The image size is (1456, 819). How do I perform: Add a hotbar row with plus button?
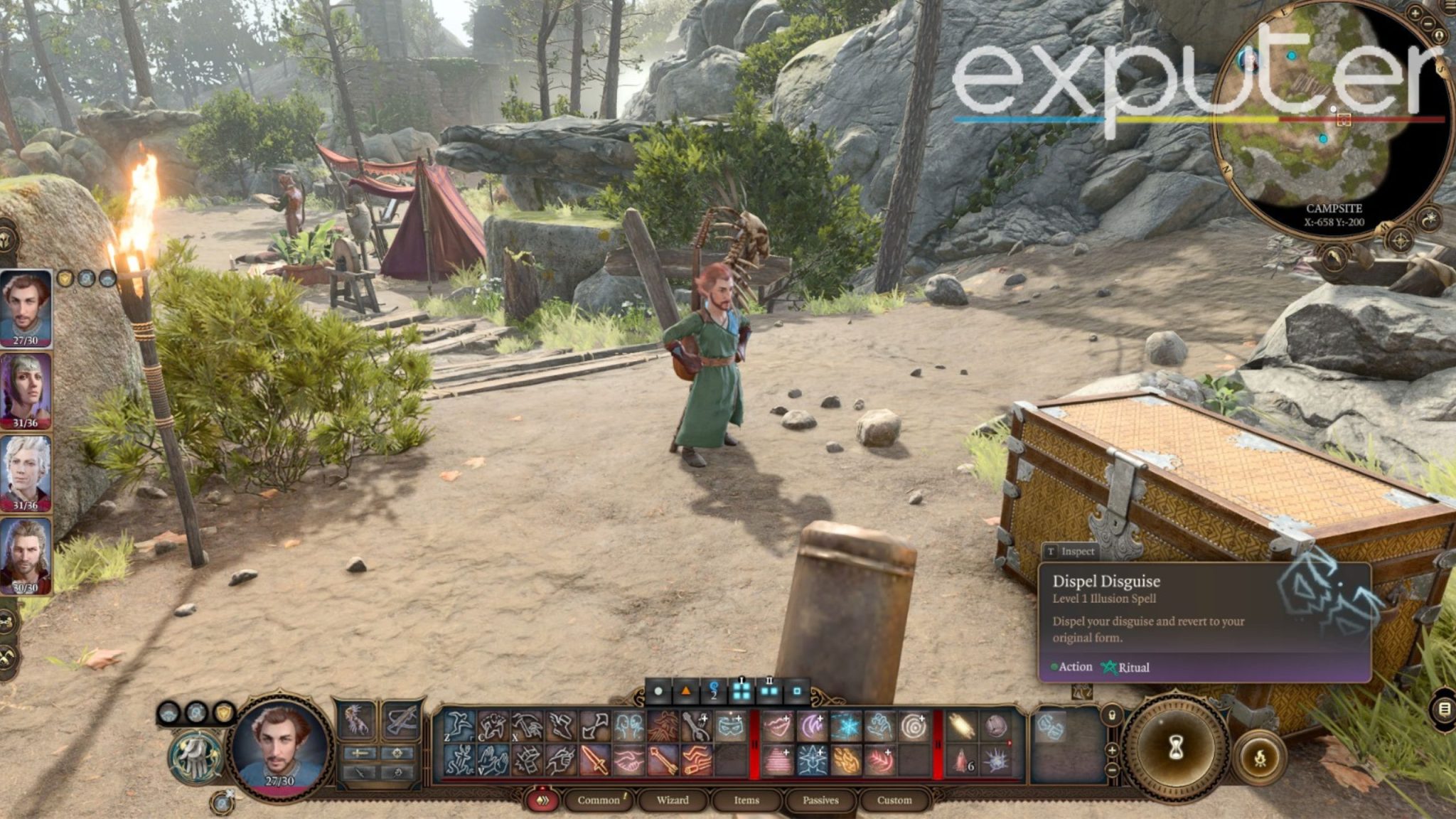tap(1112, 750)
